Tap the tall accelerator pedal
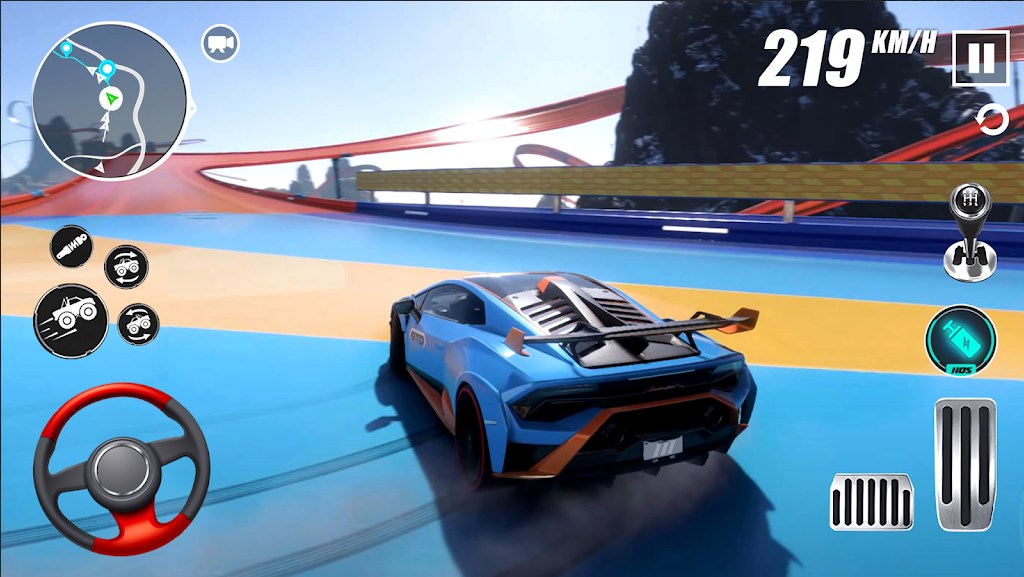Viewport: 1024px width, 577px height. [965, 463]
